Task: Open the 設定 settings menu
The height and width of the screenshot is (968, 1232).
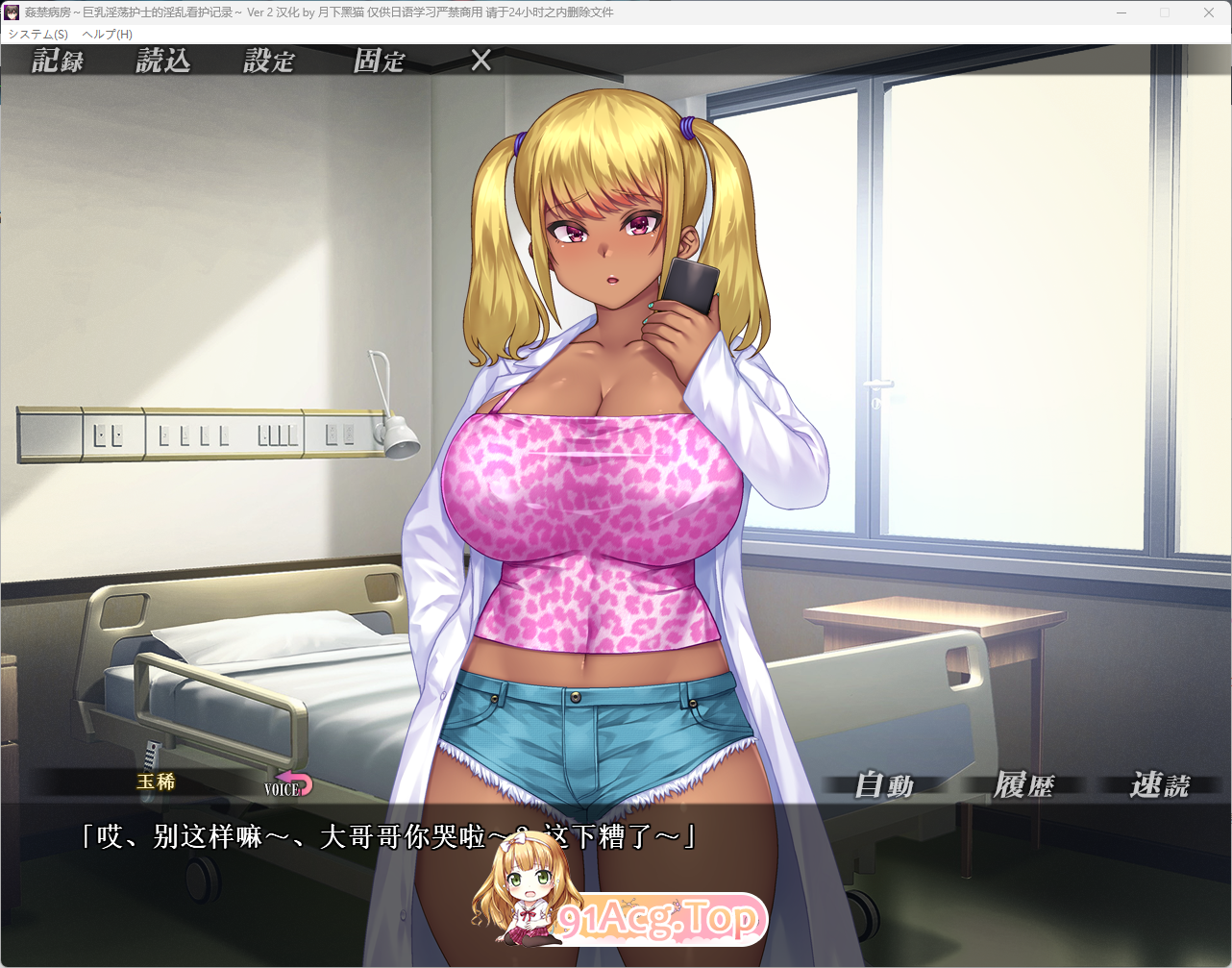Action: (269, 61)
